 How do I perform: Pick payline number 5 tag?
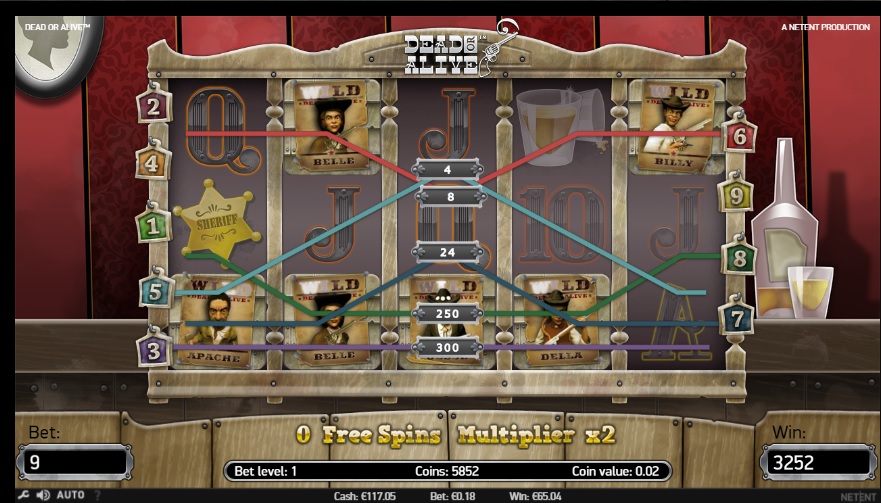(155, 291)
